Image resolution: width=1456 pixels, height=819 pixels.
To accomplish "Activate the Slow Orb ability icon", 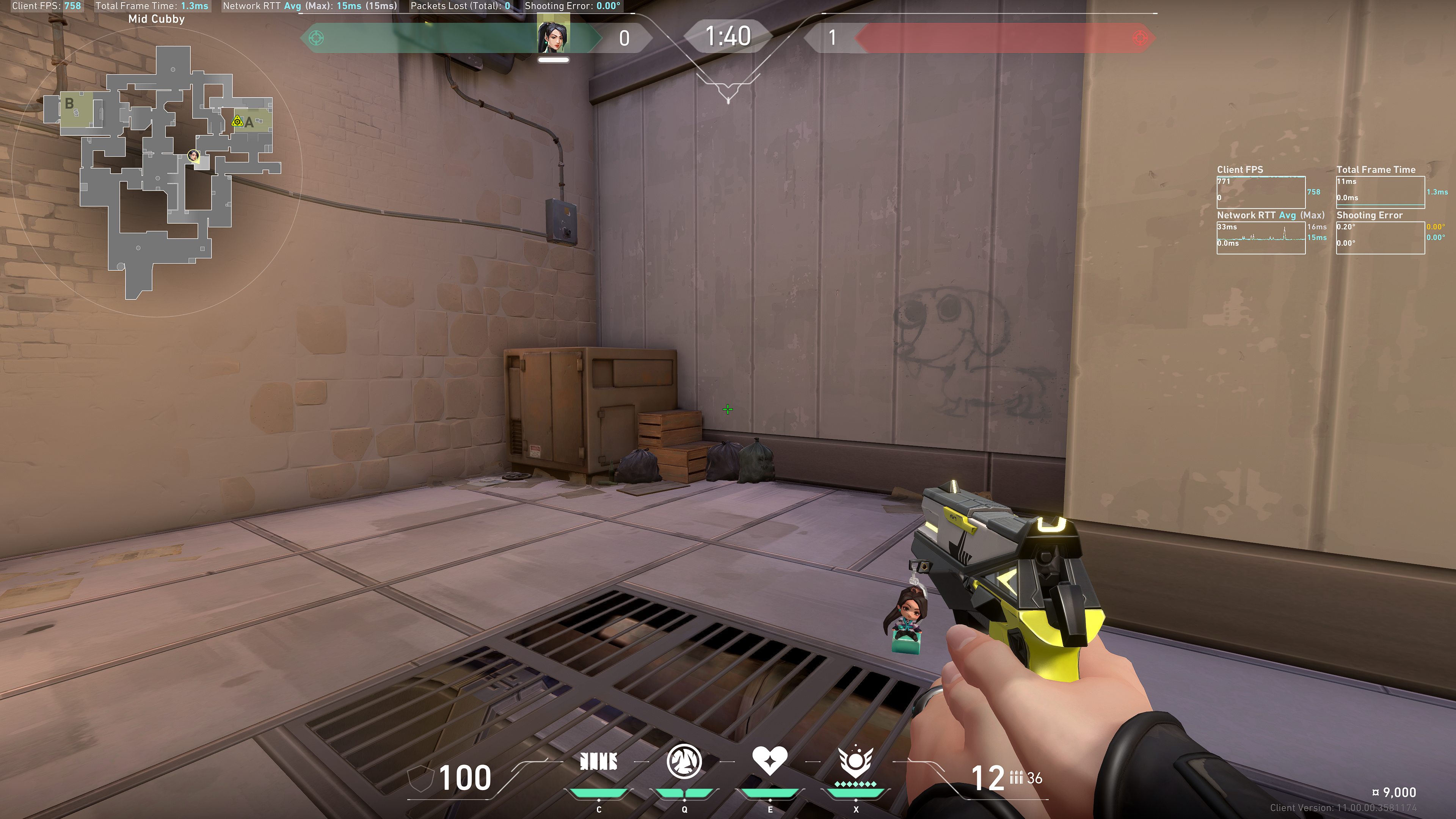I will [684, 761].
